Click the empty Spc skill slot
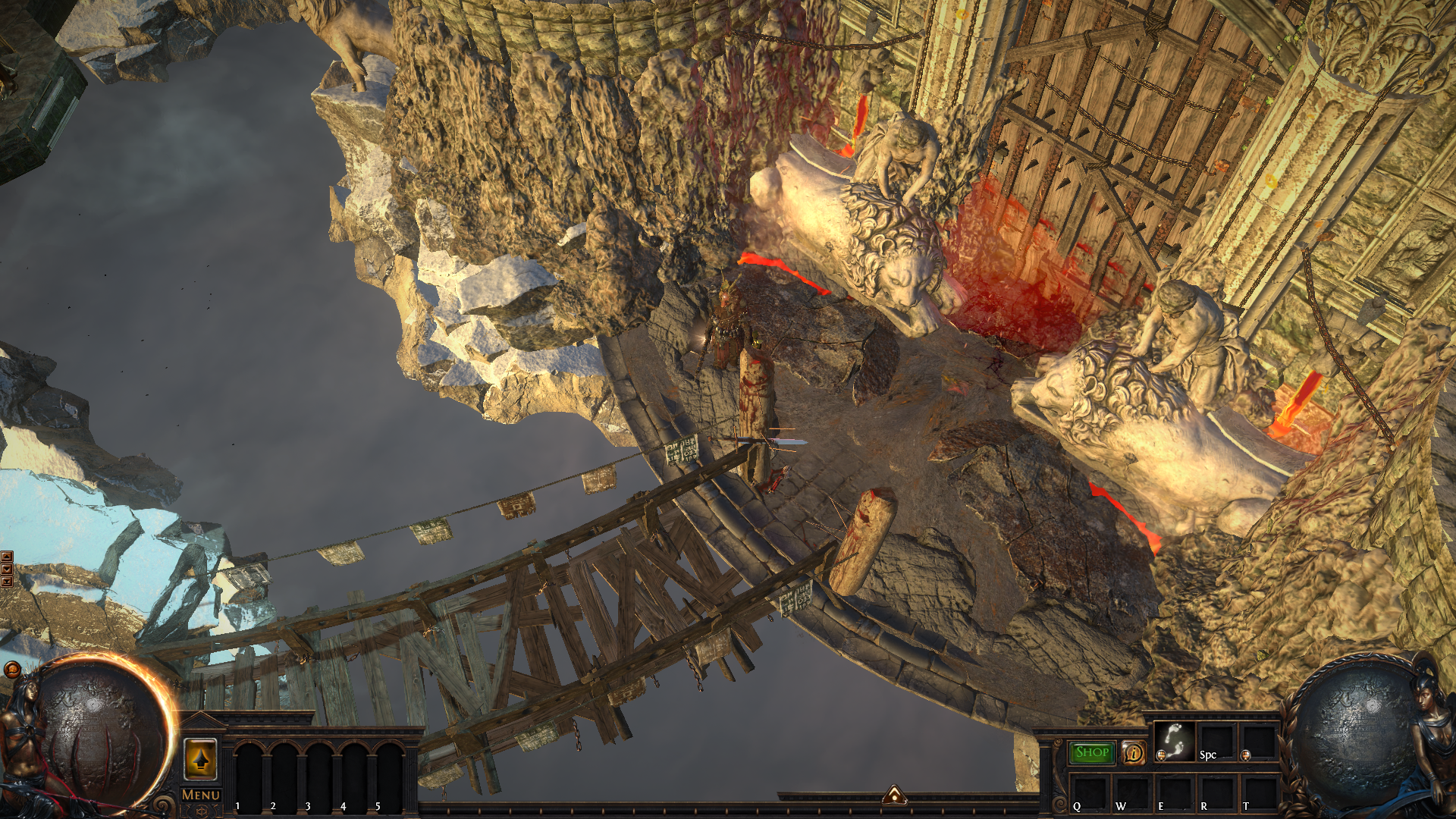This screenshot has width=1456, height=819. [x=1216, y=741]
